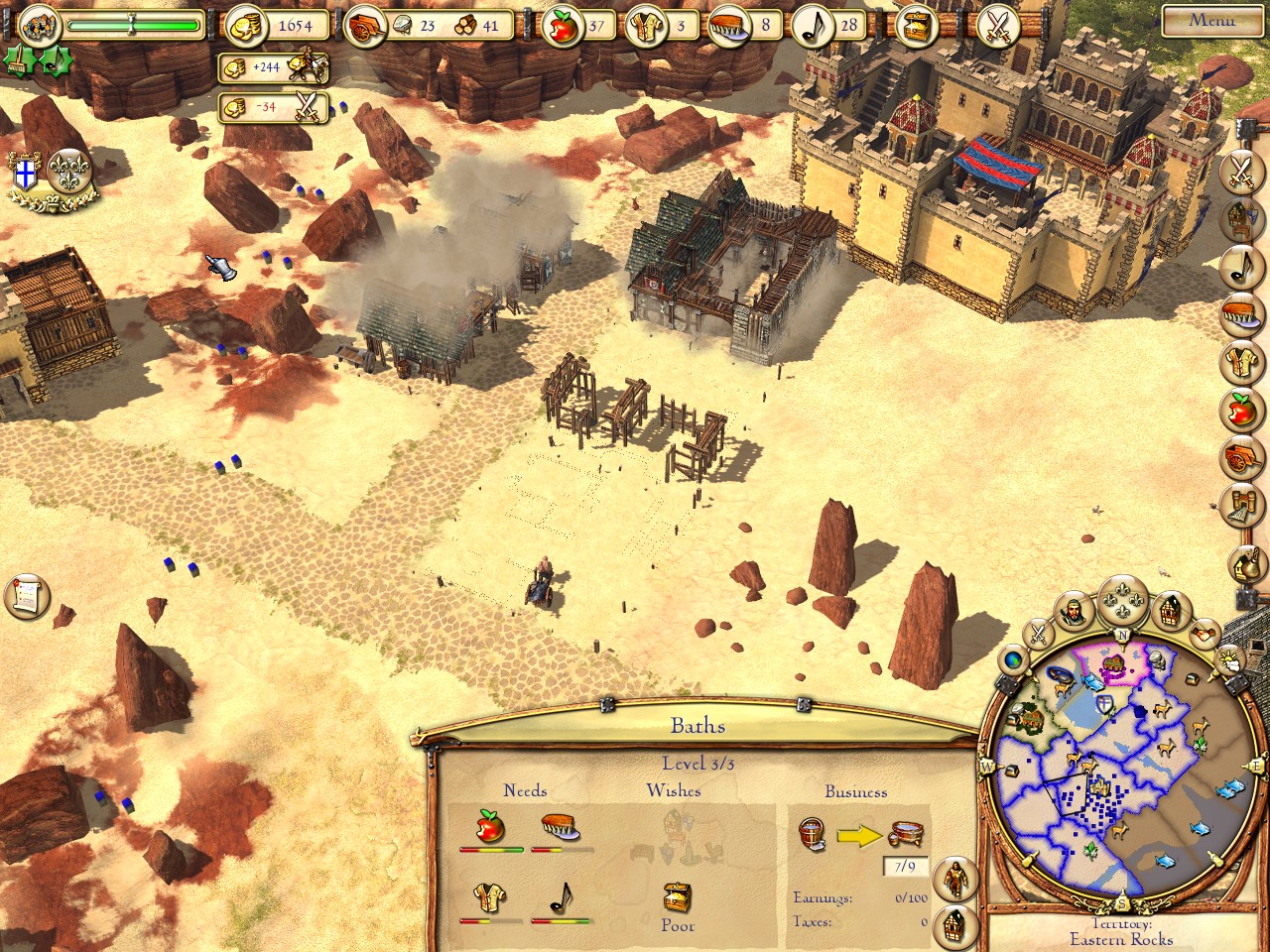This screenshot has height=952, width=1270.
Task: Select the brush cleanliness build category
Action: pyautogui.click(x=1240, y=315)
